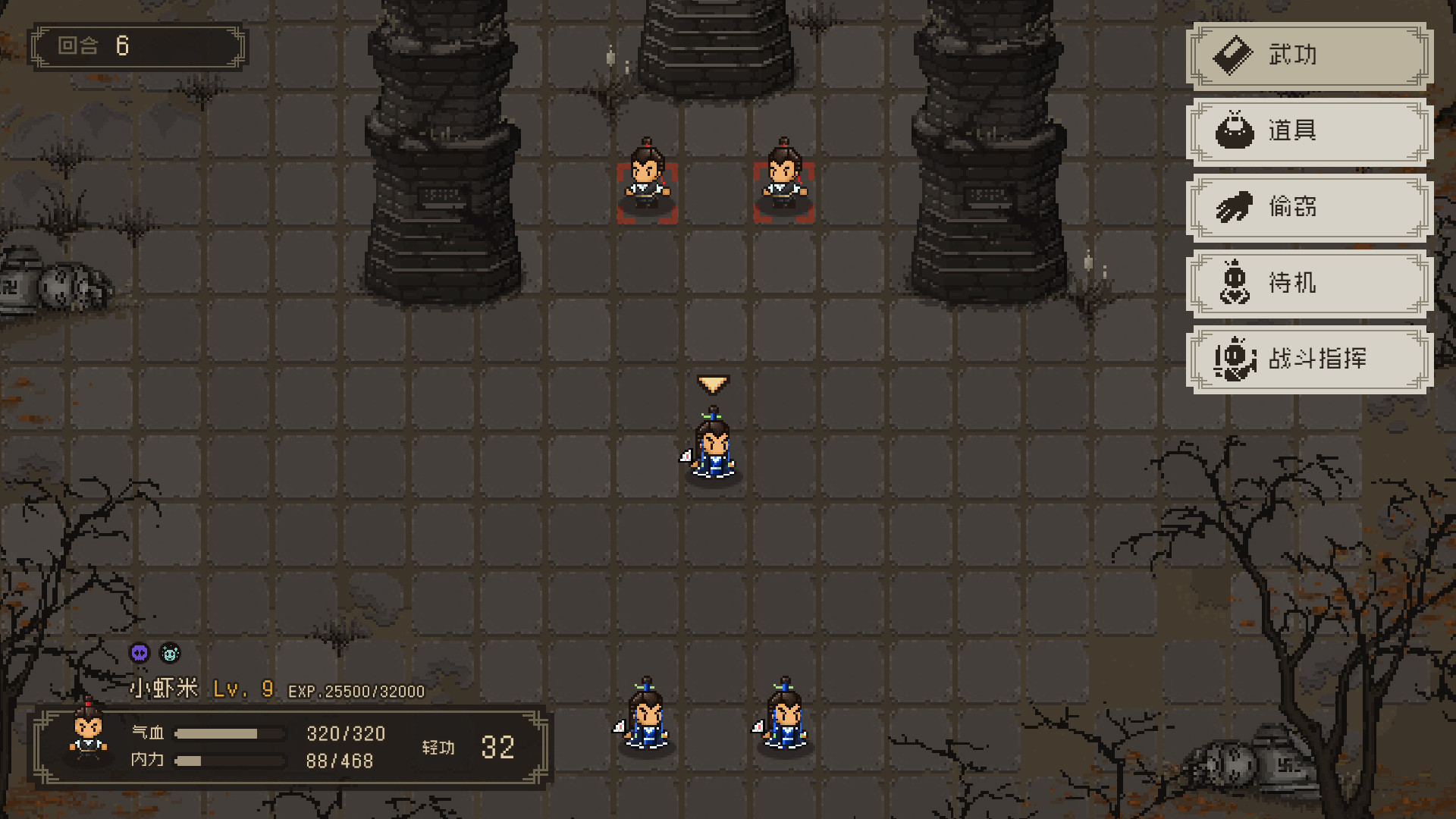Click the EXP.25500/32000 experience text
This screenshot has height=819, width=1456.
[x=356, y=690]
